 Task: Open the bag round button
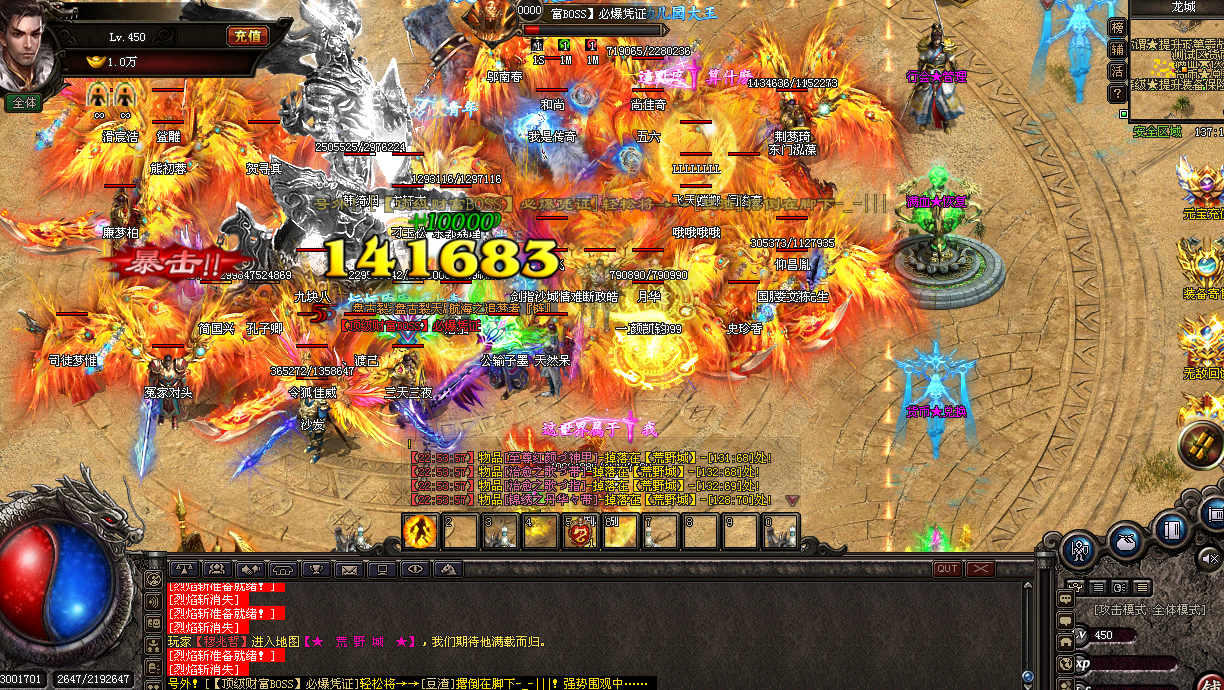1126,540
